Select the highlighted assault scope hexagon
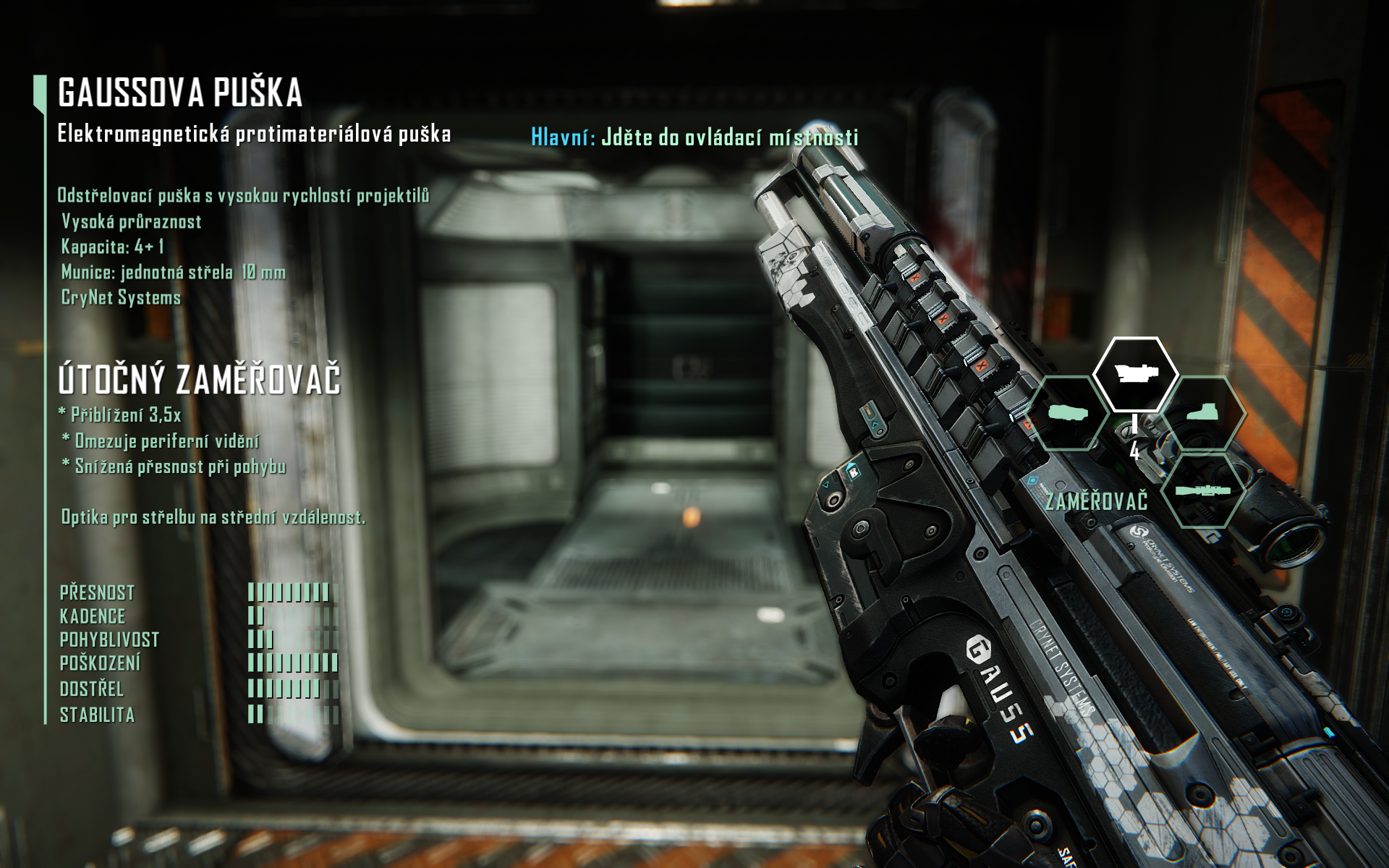This screenshot has width=1389, height=868. tap(1135, 373)
